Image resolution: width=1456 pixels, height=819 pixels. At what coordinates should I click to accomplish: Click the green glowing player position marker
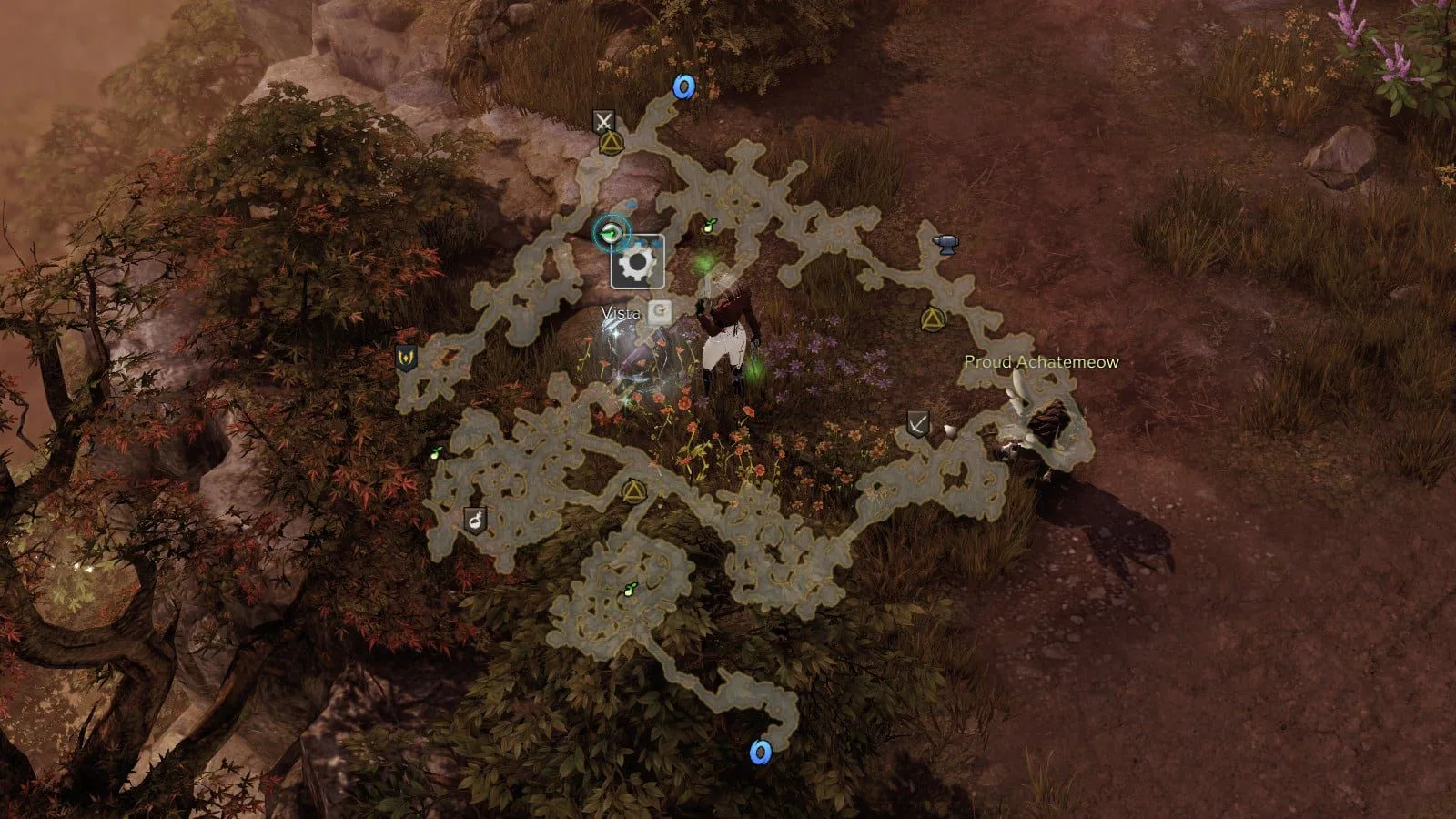(x=613, y=233)
